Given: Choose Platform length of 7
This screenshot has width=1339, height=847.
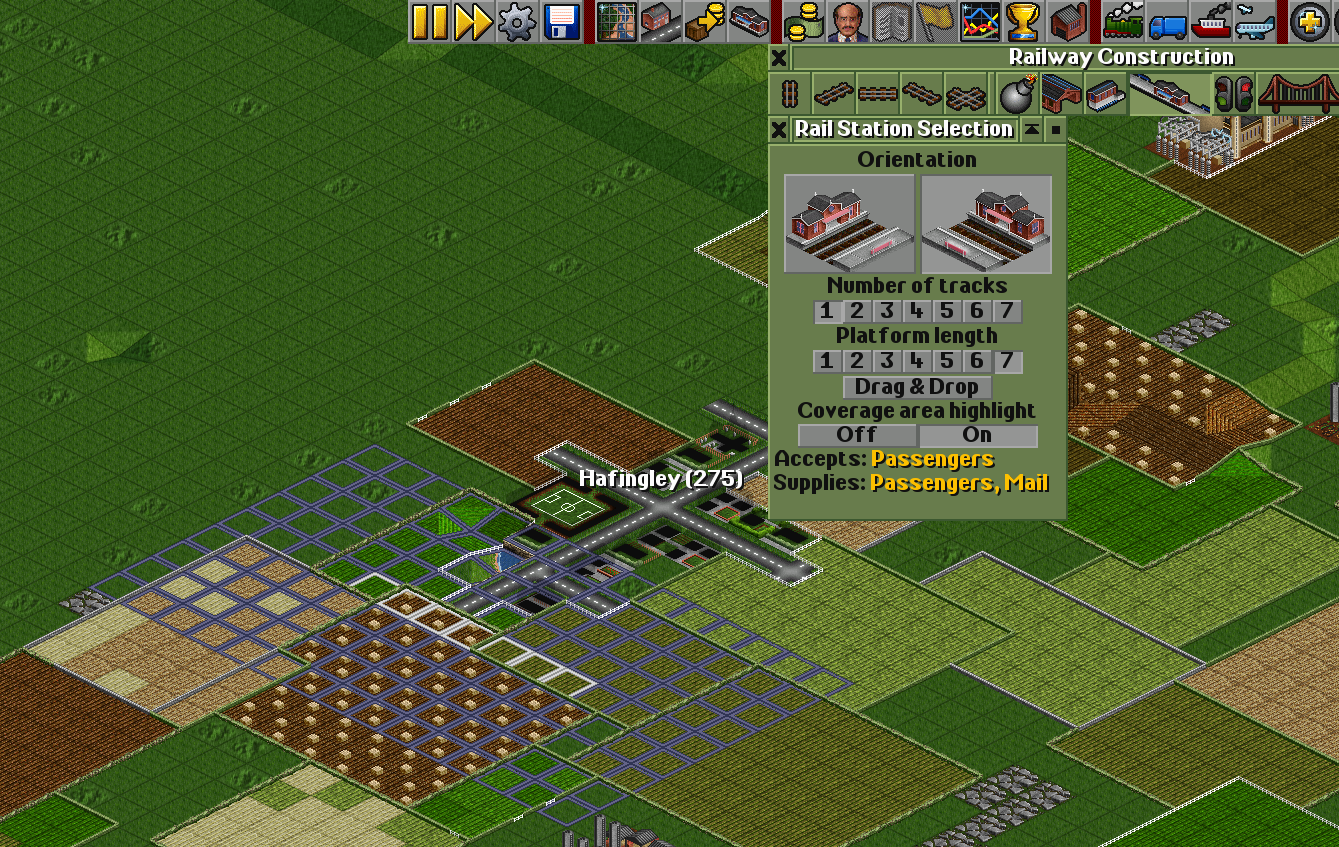Looking at the screenshot, I should (1006, 361).
